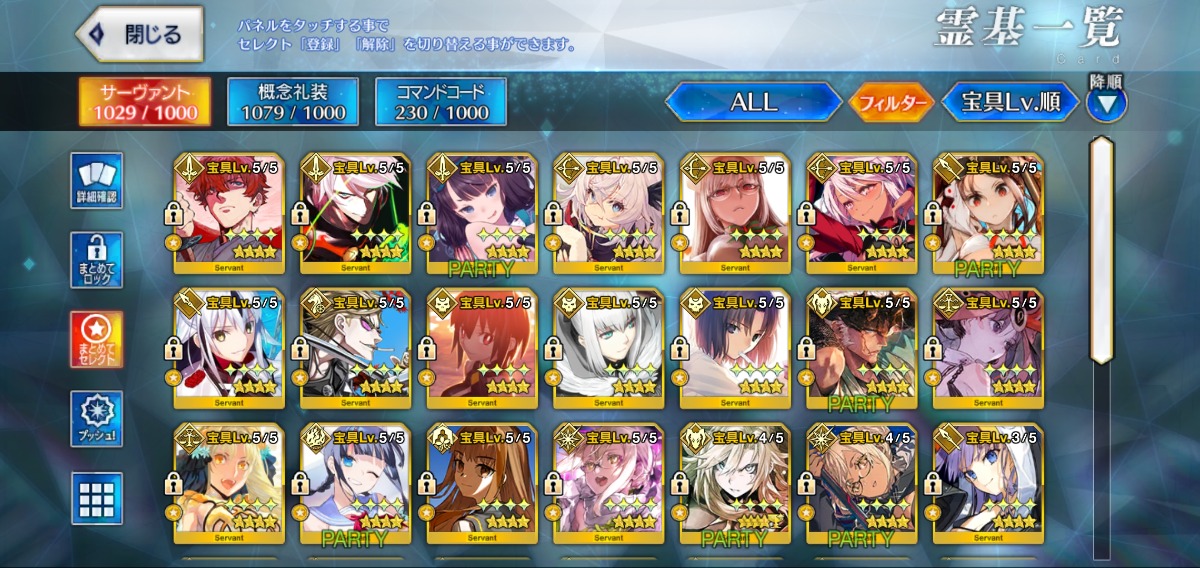The width and height of the screenshot is (1200, 568).
Task: Open the フィルター filter options
Action: pyautogui.click(x=891, y=102)
